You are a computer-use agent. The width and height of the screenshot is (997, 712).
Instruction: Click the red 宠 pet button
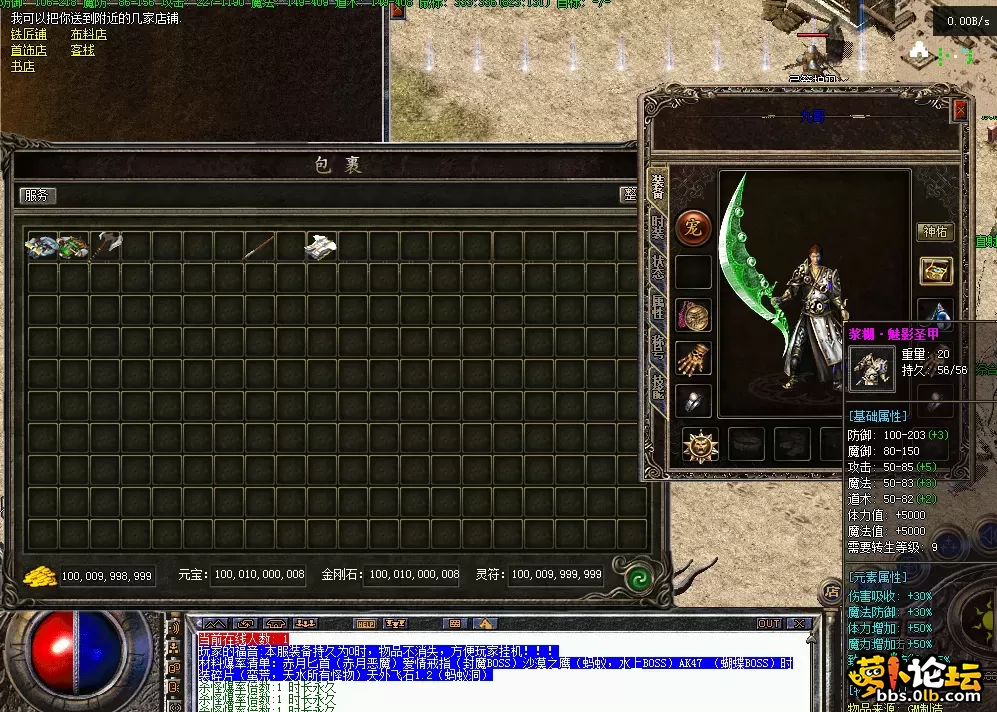[x=693, y=227]
